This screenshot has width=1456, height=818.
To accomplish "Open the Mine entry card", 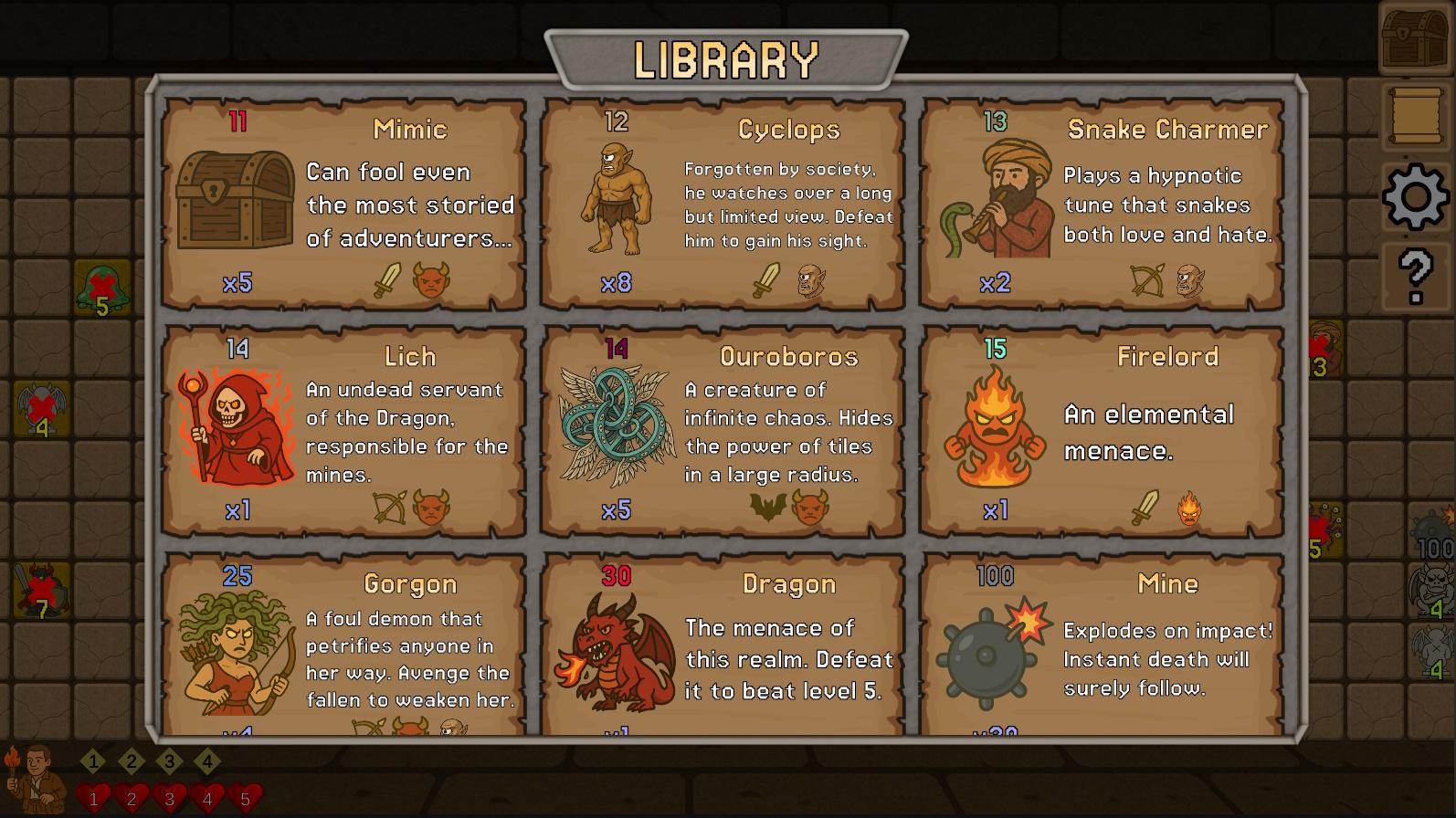I will click(1102, 645).
